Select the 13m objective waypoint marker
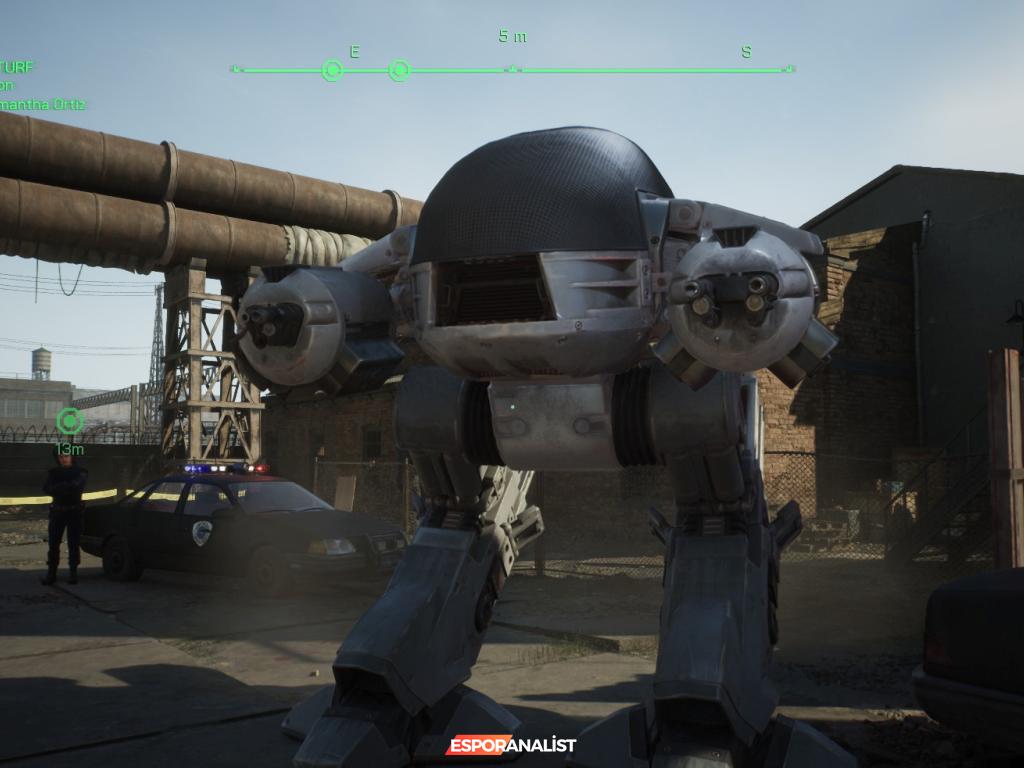 pos(69,421)
